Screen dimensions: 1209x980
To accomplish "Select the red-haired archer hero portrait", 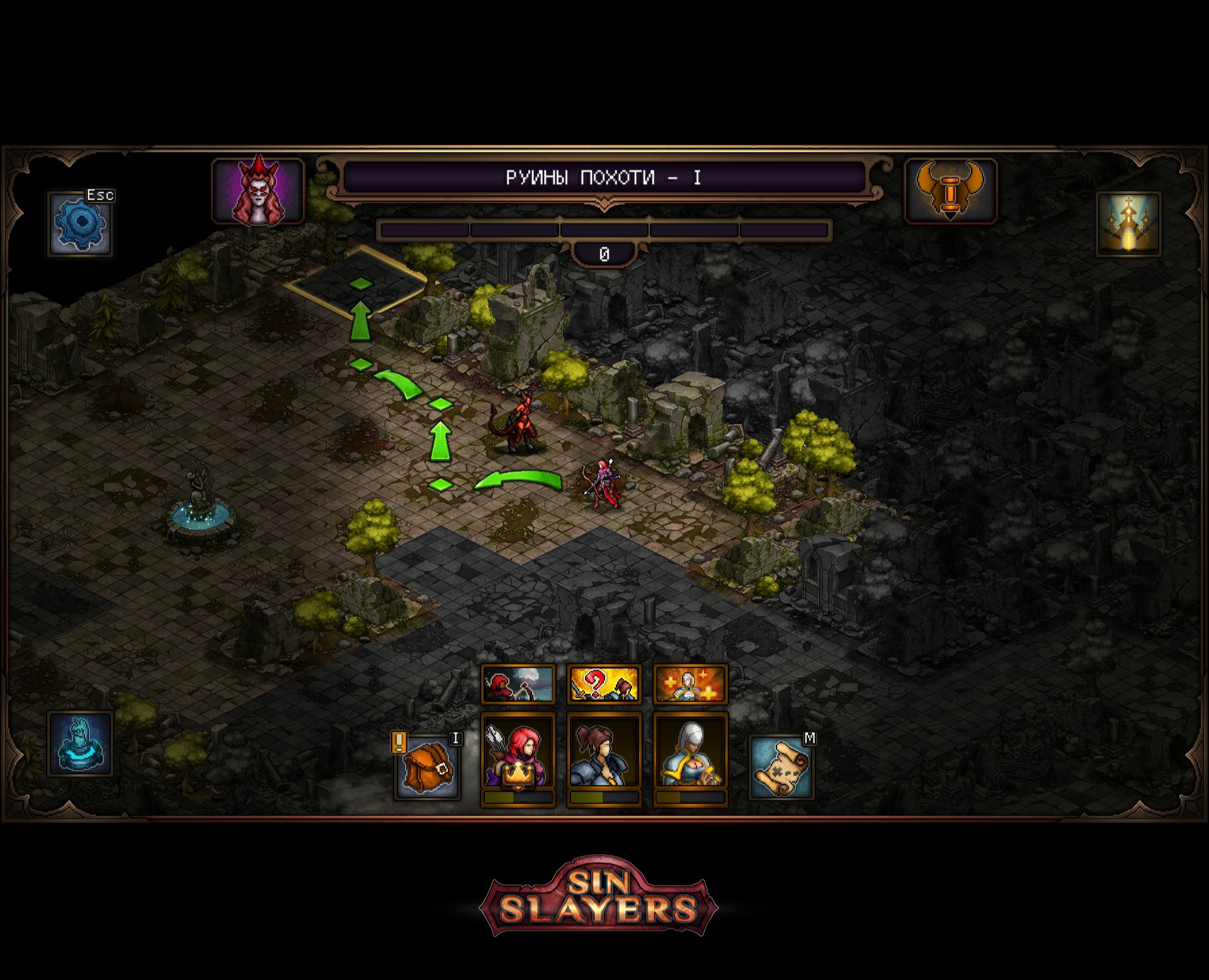I will point(518,753).
